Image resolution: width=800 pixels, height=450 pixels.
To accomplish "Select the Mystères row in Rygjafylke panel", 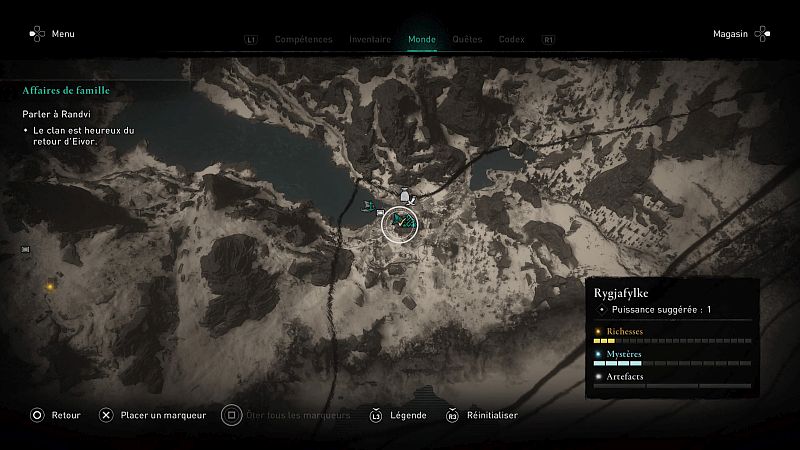I will pyautogui.click(x=671, y=357).
